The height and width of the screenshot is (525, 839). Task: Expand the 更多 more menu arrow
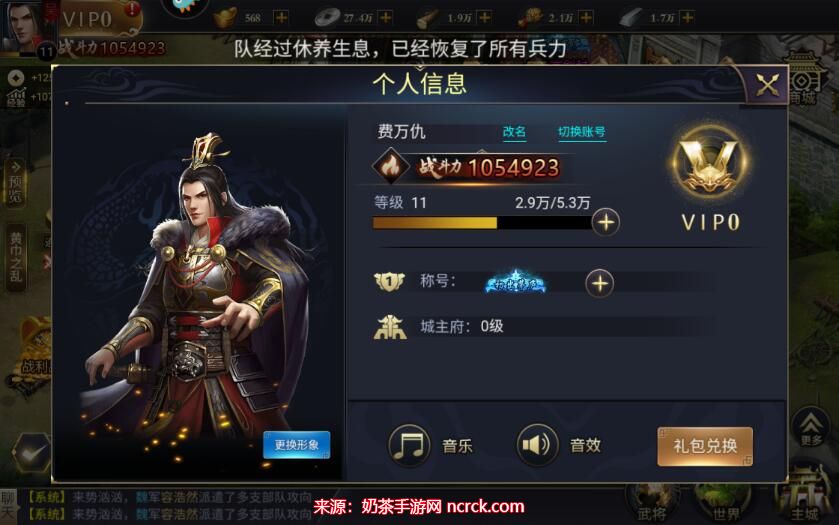811,427
